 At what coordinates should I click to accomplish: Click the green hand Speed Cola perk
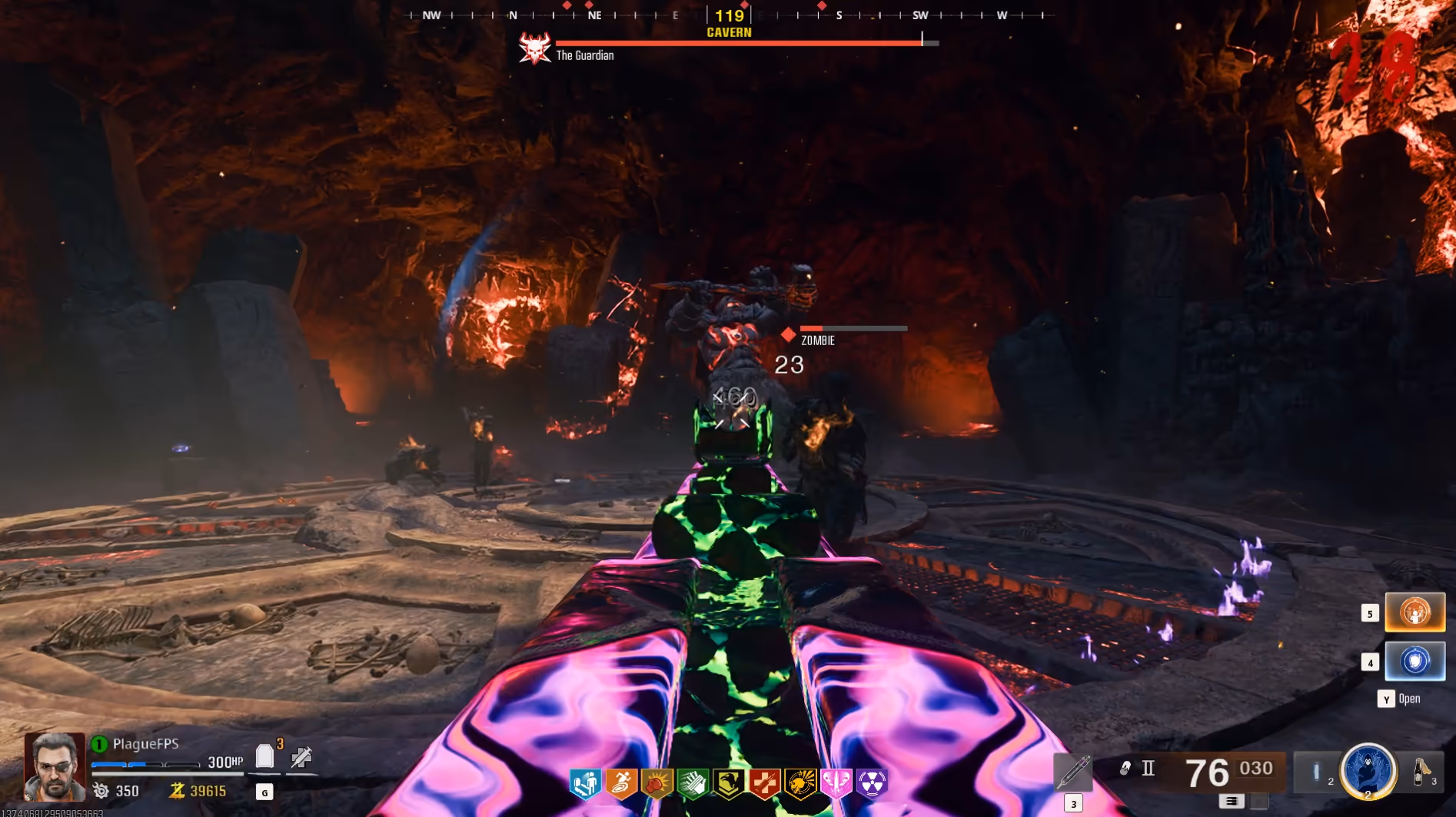point(693,783)
